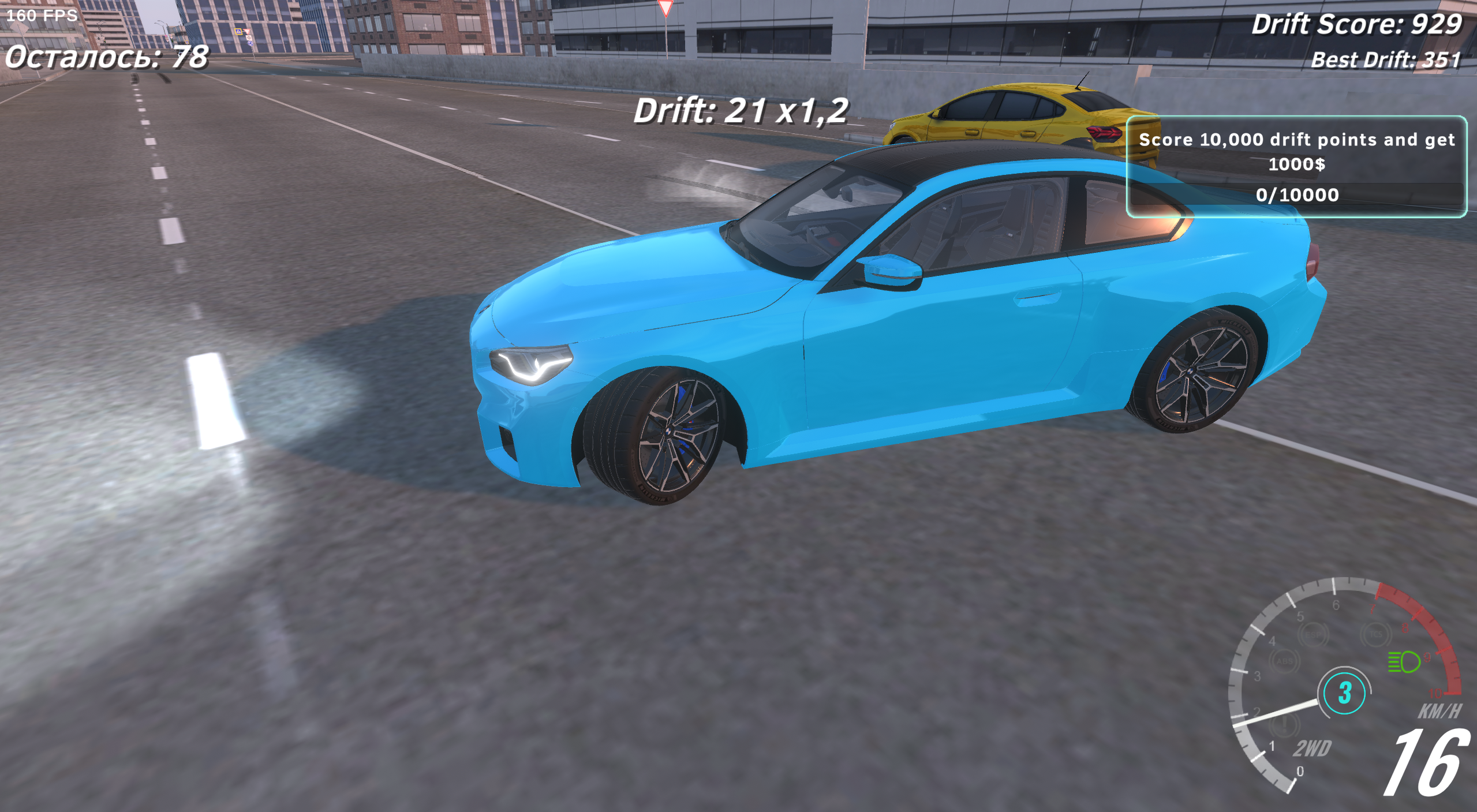Click the ESP indicator on the gauge
1477x812 pixels.
[x=1315, y=635]
